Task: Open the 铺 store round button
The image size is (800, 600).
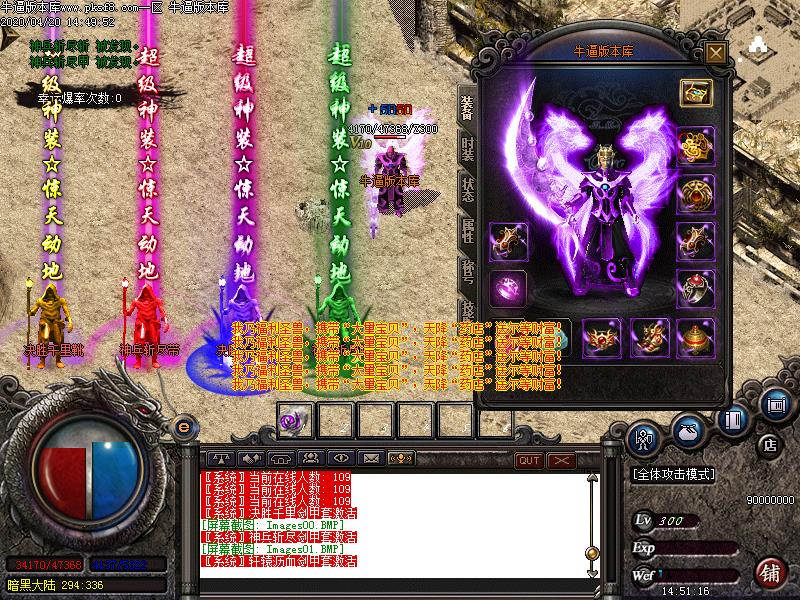Action: (x=769, y=573)
